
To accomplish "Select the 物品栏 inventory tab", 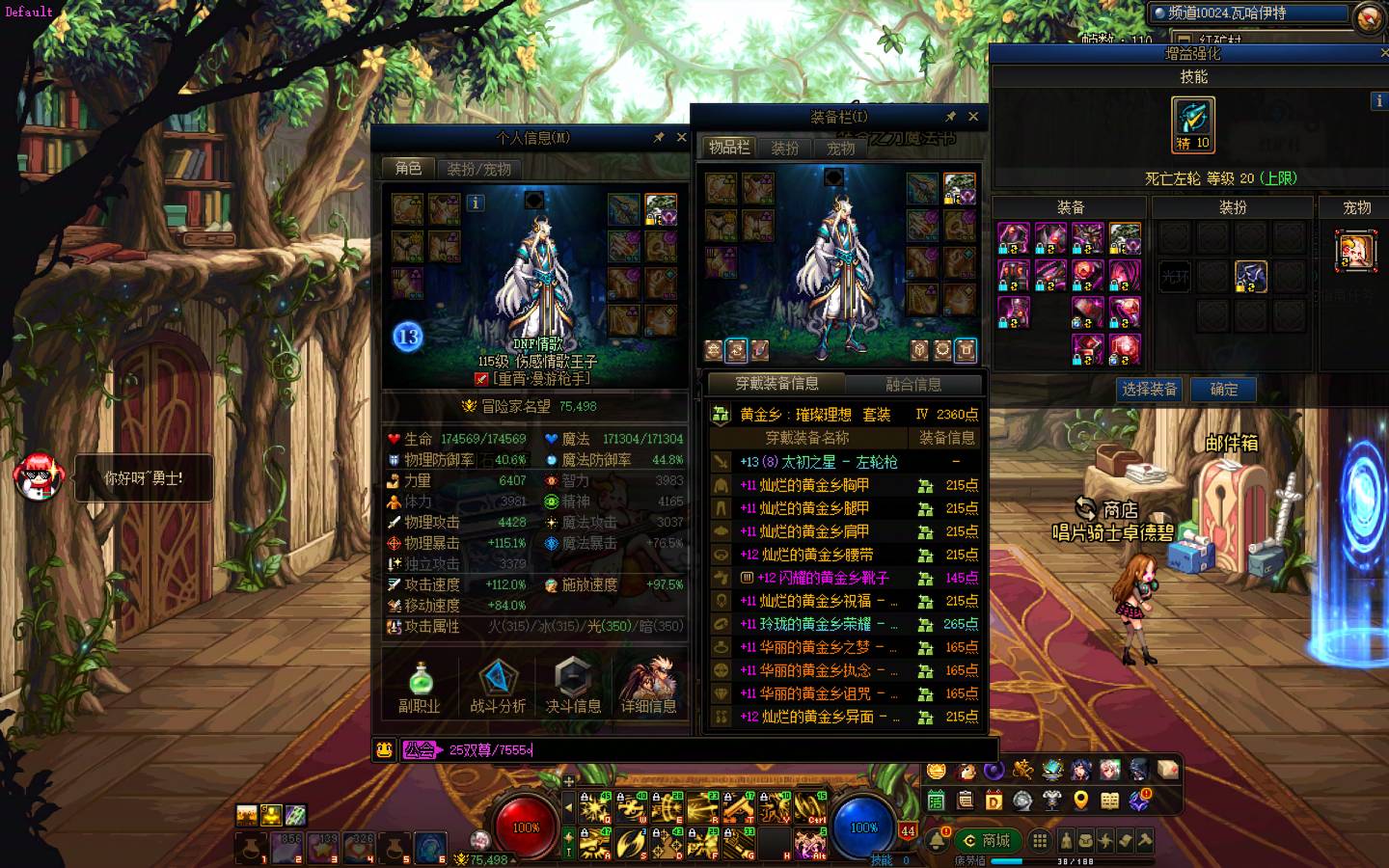I will click(x=728, y=148).
